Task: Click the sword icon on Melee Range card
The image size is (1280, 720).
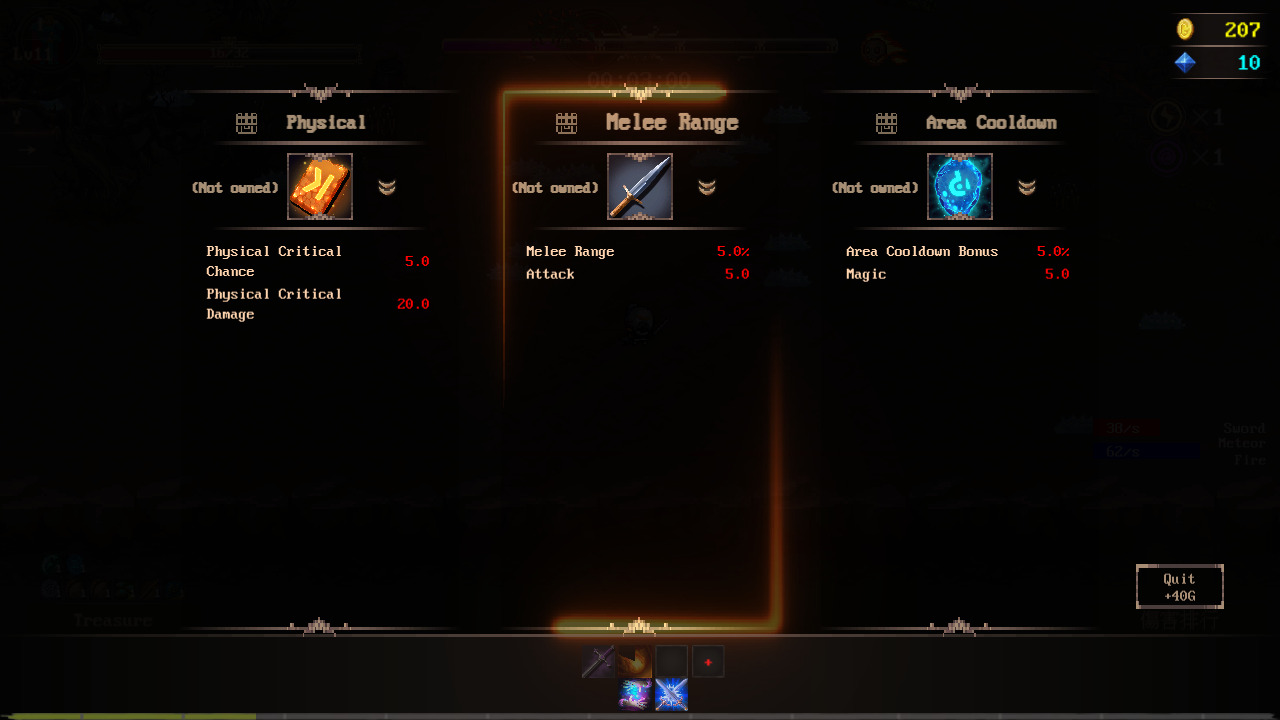Action: (x=640, y=186)
